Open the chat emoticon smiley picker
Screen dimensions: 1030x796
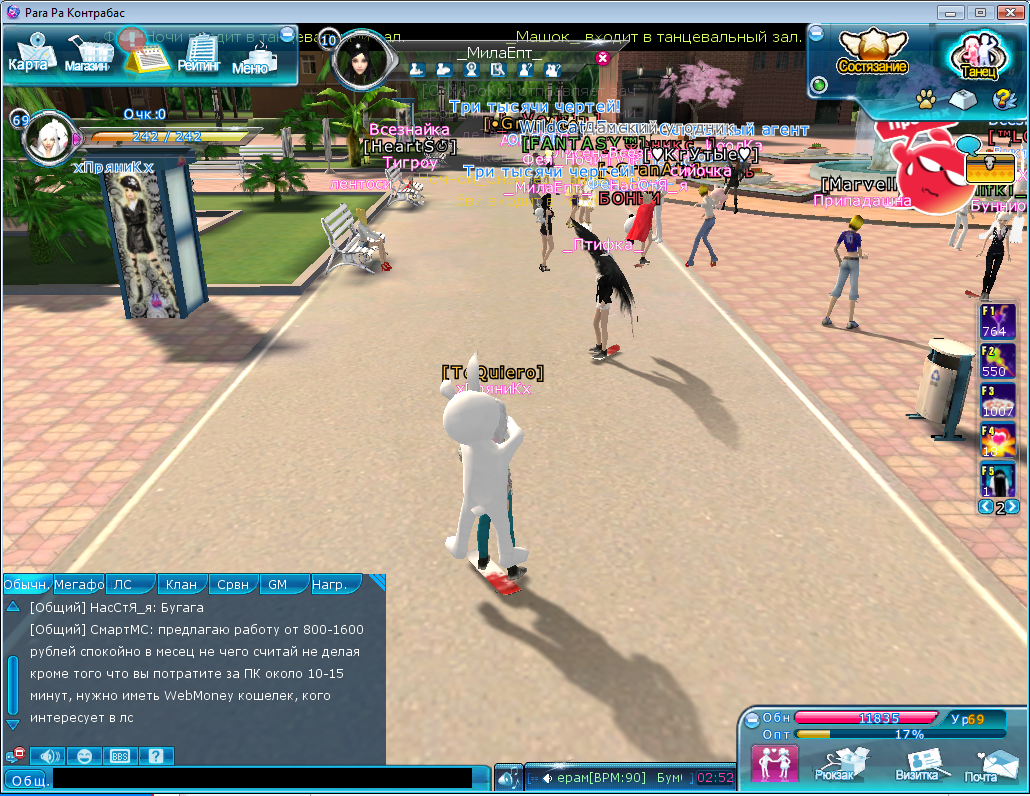(x=85, y=756)
